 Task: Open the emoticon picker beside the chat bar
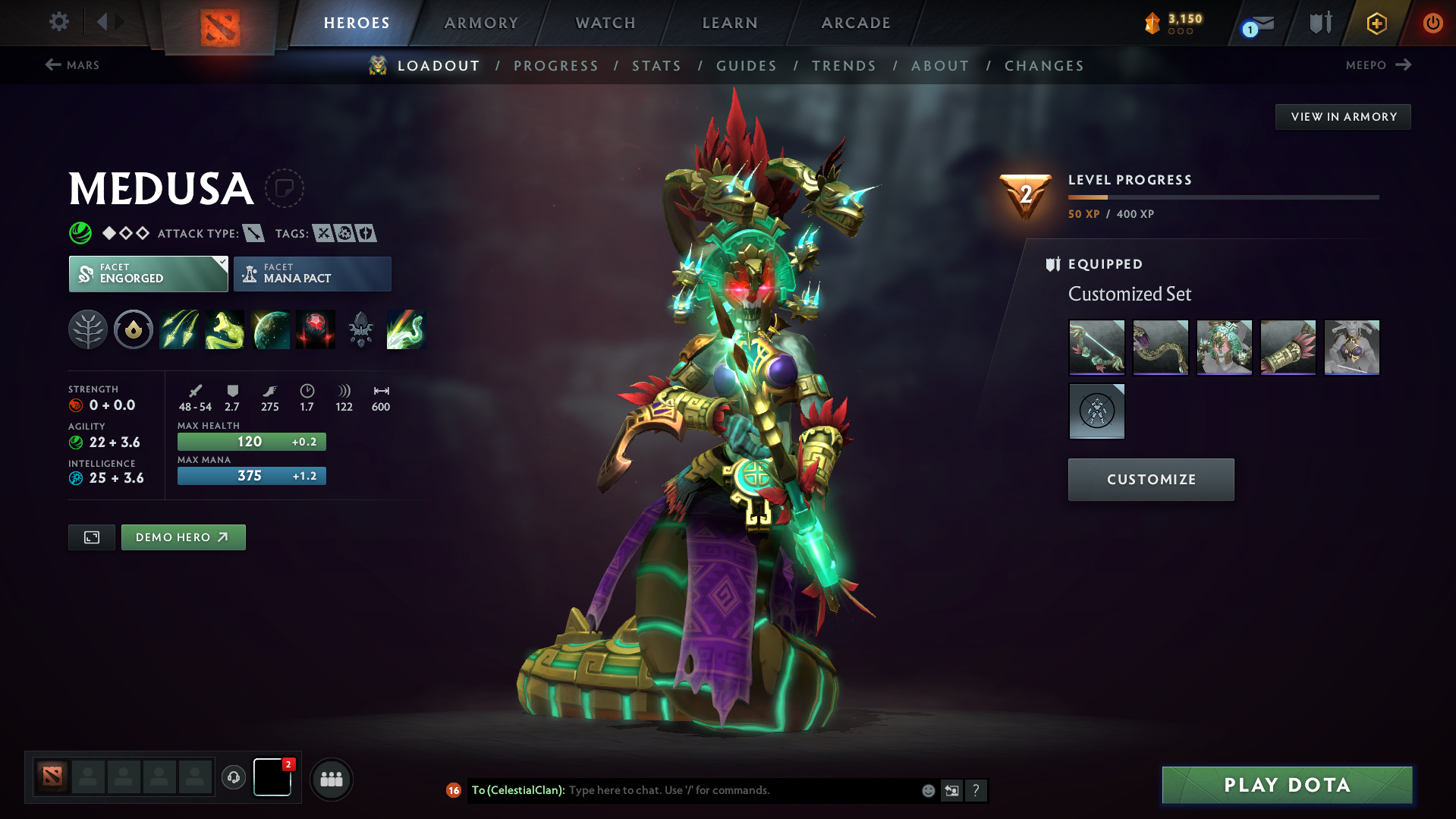(927, 790)
